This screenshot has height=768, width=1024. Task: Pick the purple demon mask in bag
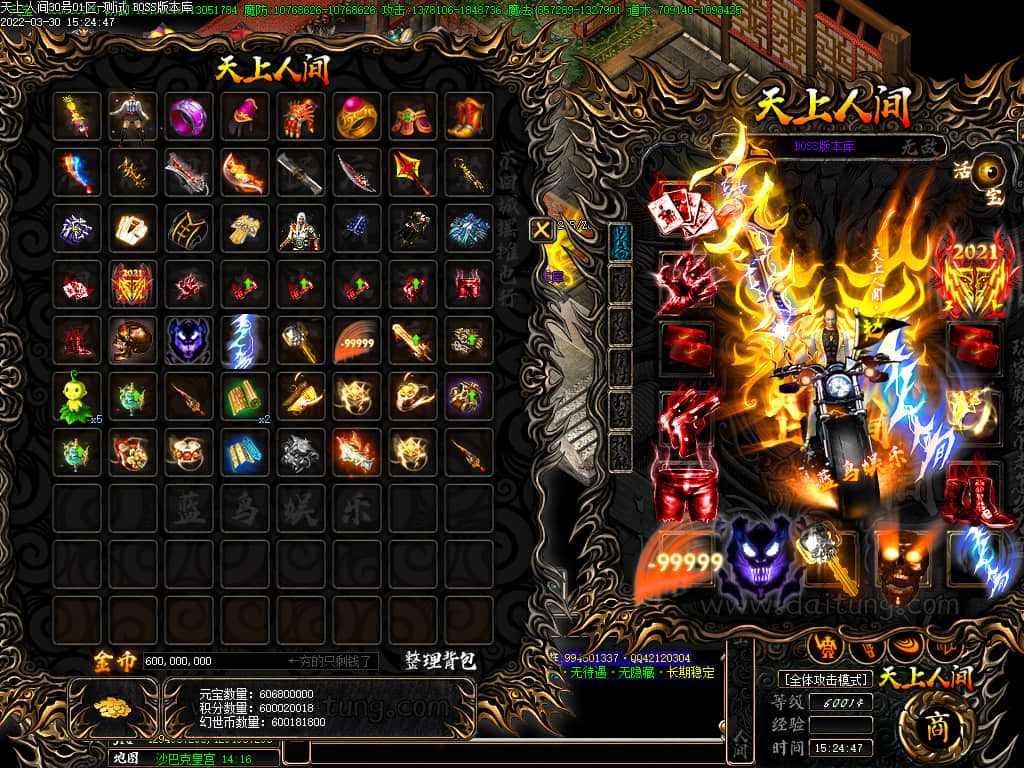[x=187, y=341]
